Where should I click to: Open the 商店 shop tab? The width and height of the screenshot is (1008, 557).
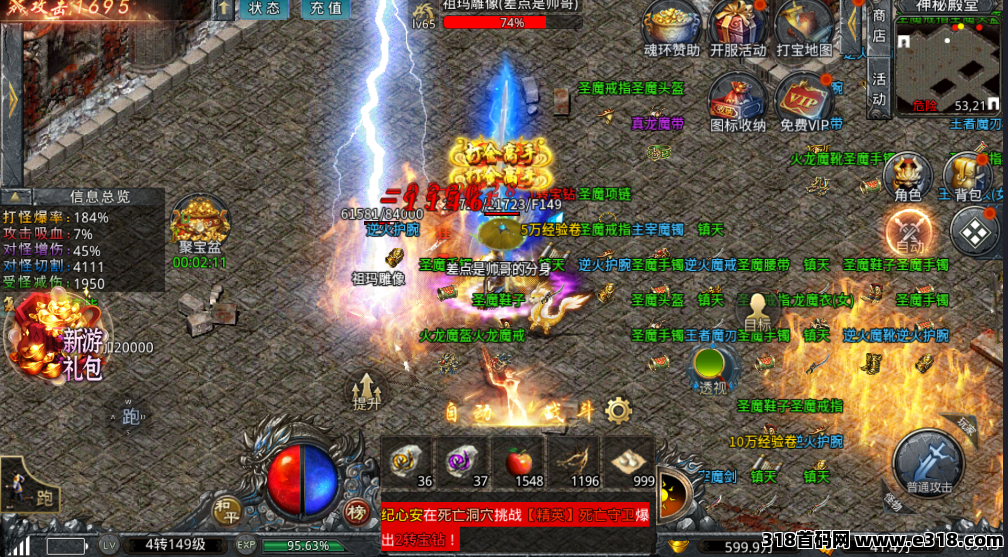coord(879,26)
